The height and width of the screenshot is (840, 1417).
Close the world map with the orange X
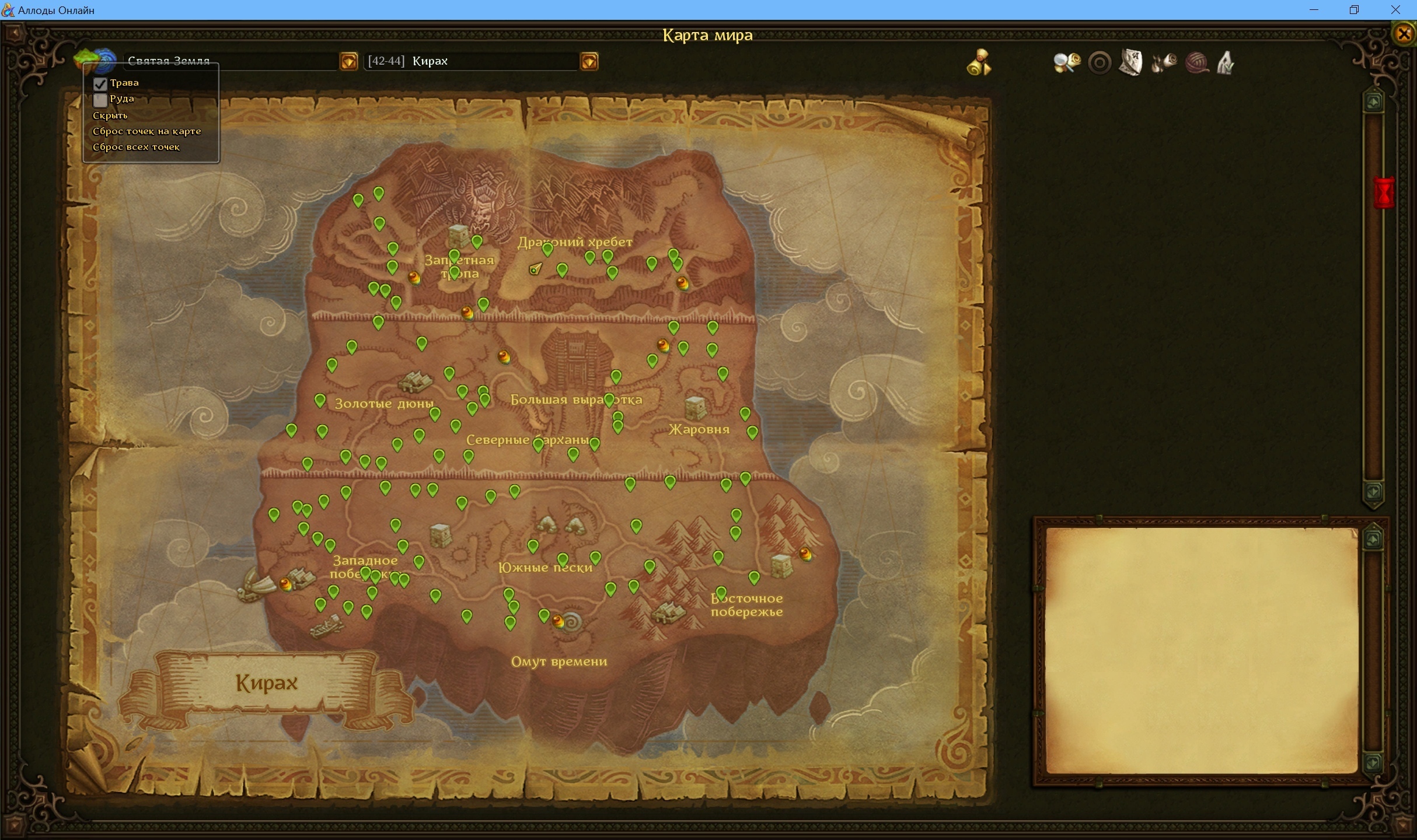point(1404,34)
